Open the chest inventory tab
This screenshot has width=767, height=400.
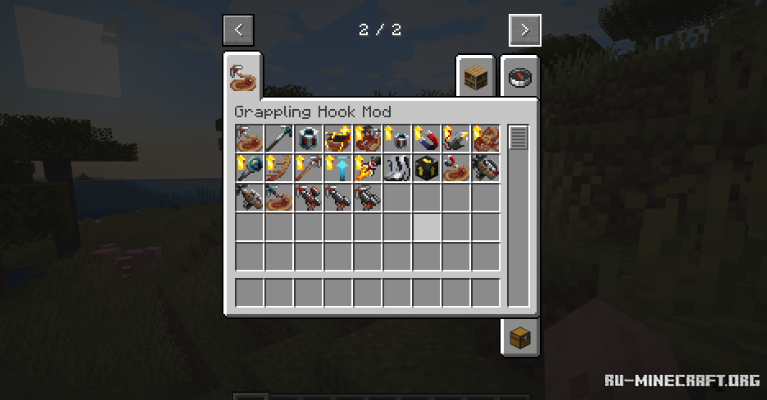(520, 337)
